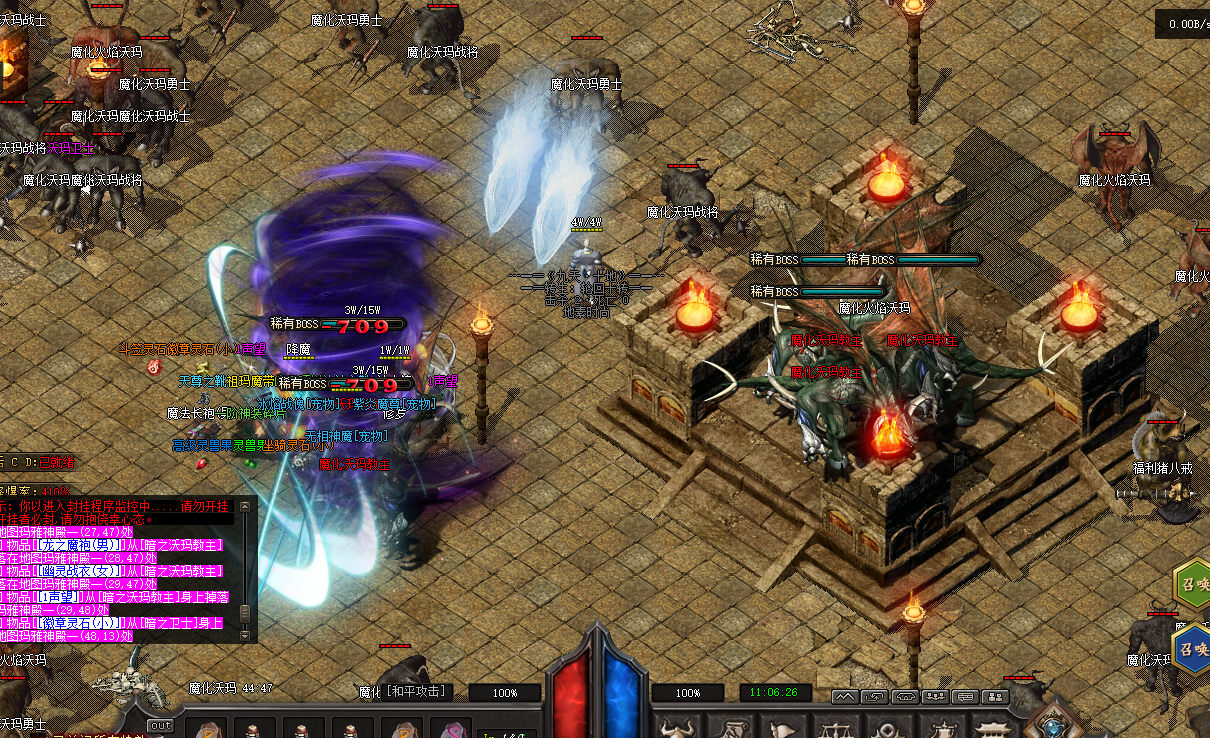
Task: Open the balance scales menu icon
Action: tap(836, 728)
